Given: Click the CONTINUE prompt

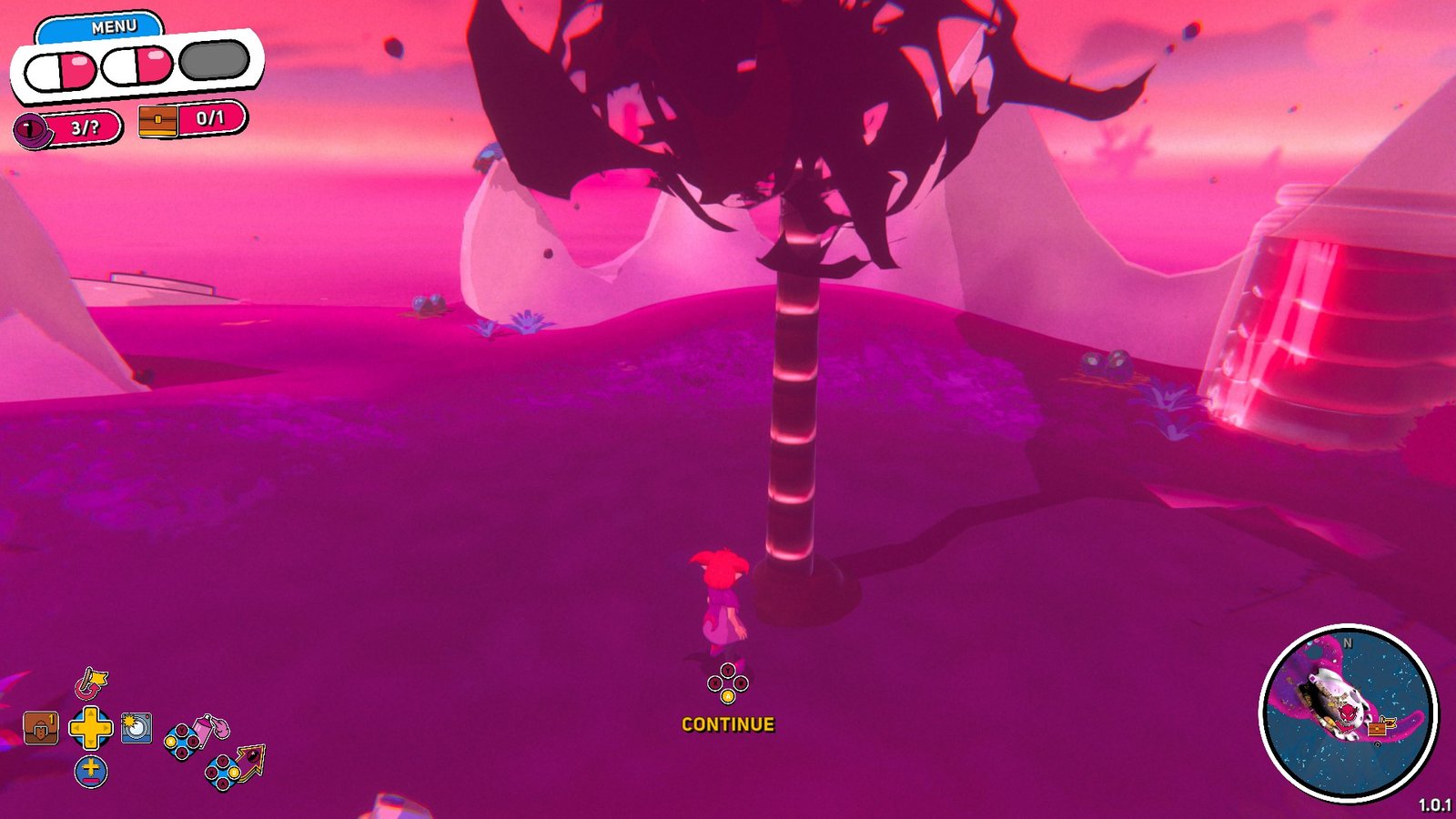Looking at the screenshot, I should pyautogui.click(x=727, y=725).
